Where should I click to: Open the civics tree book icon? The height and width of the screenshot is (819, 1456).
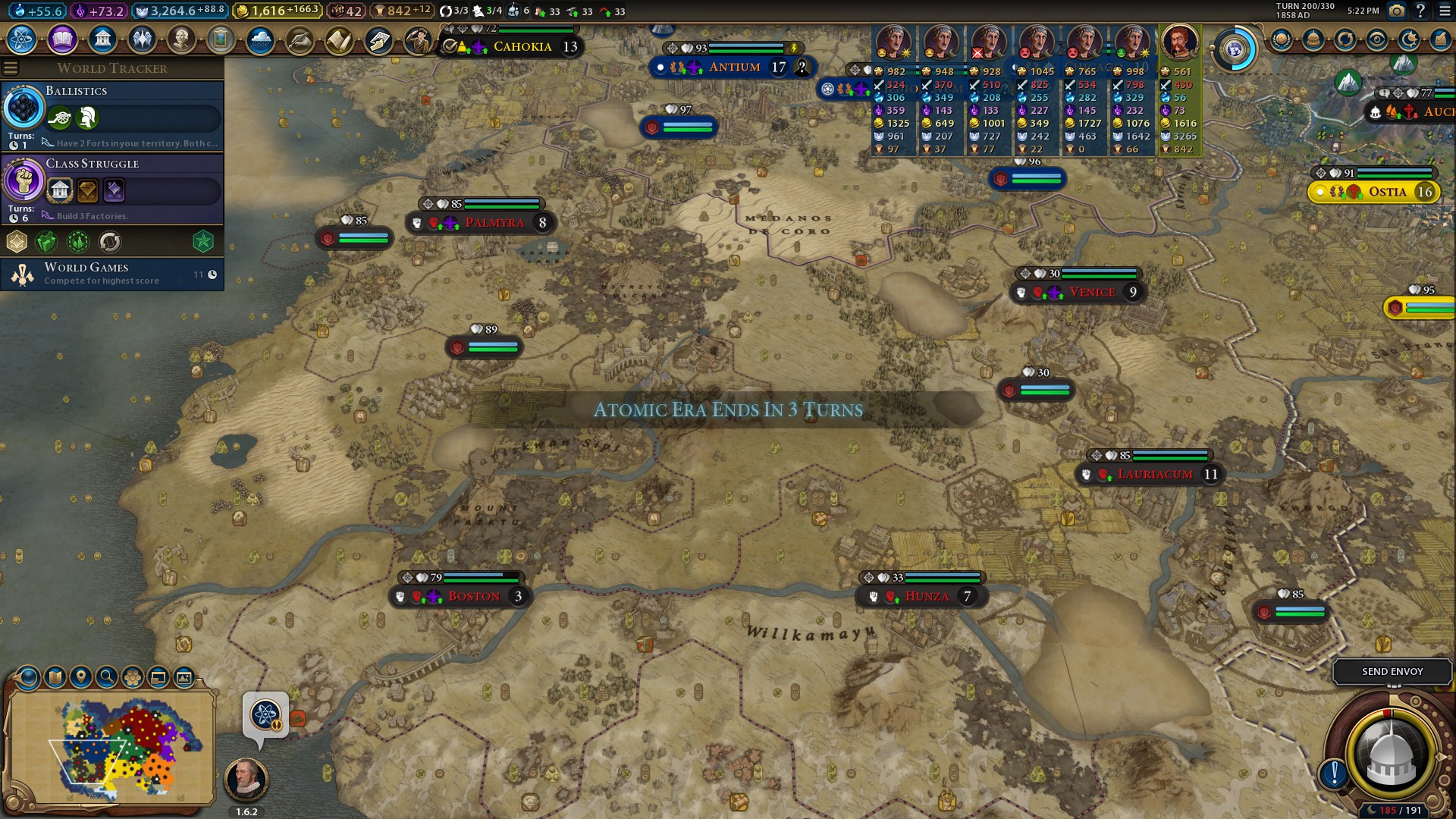(x=62, y=39)
